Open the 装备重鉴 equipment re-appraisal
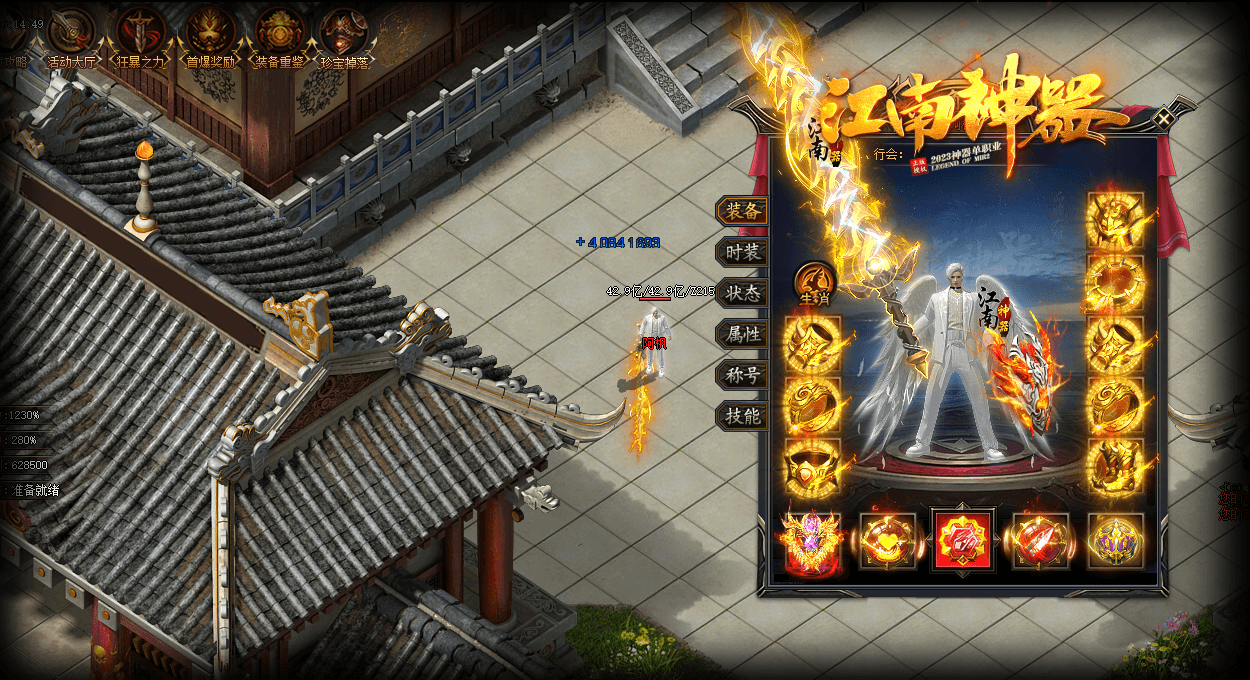The width and height of the screenshot is (1250, 680). pos(279,34)
